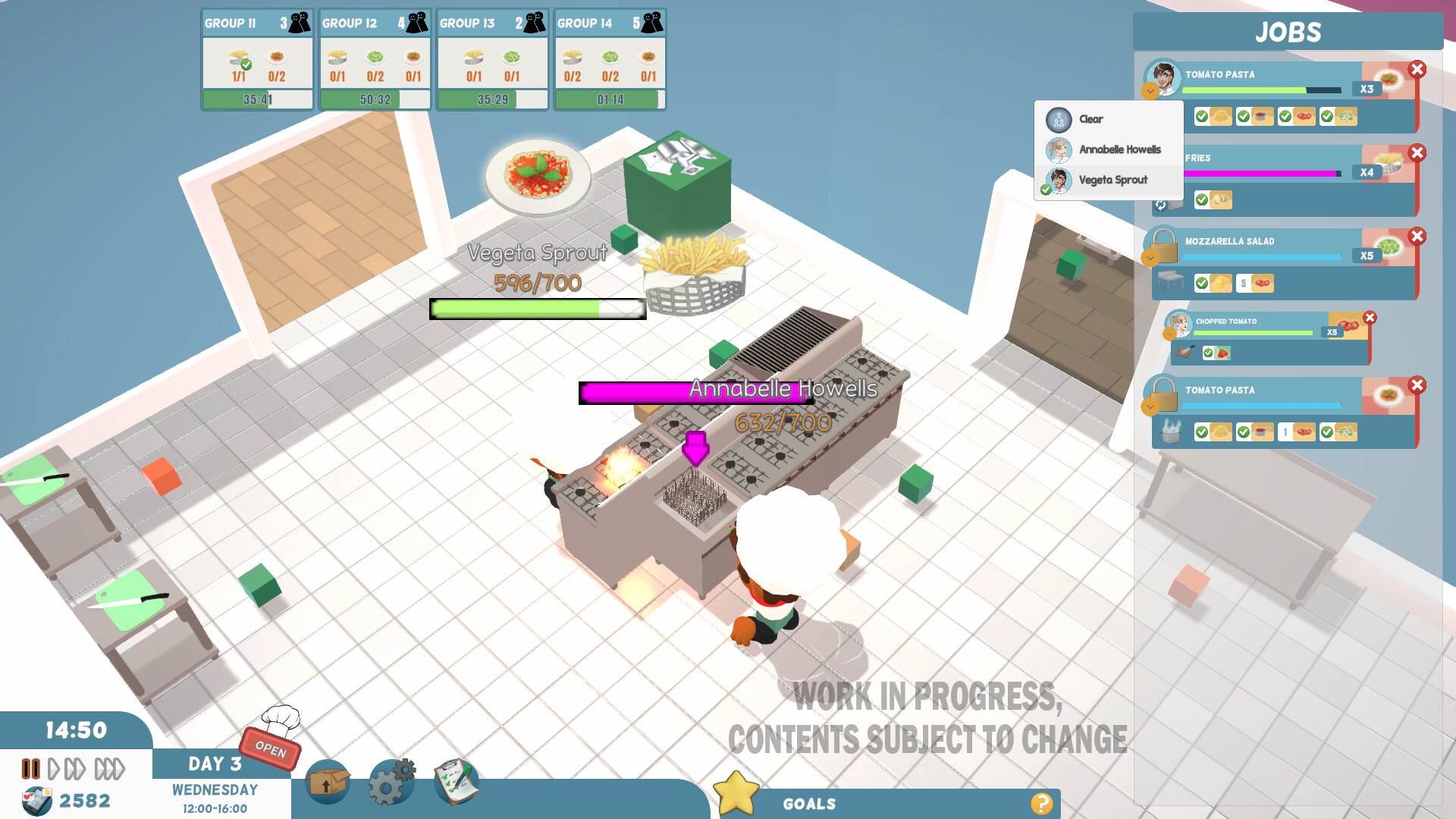Click the GOALS button
The height and width of the screenshot is (819, 1456).
pos(811,804)
